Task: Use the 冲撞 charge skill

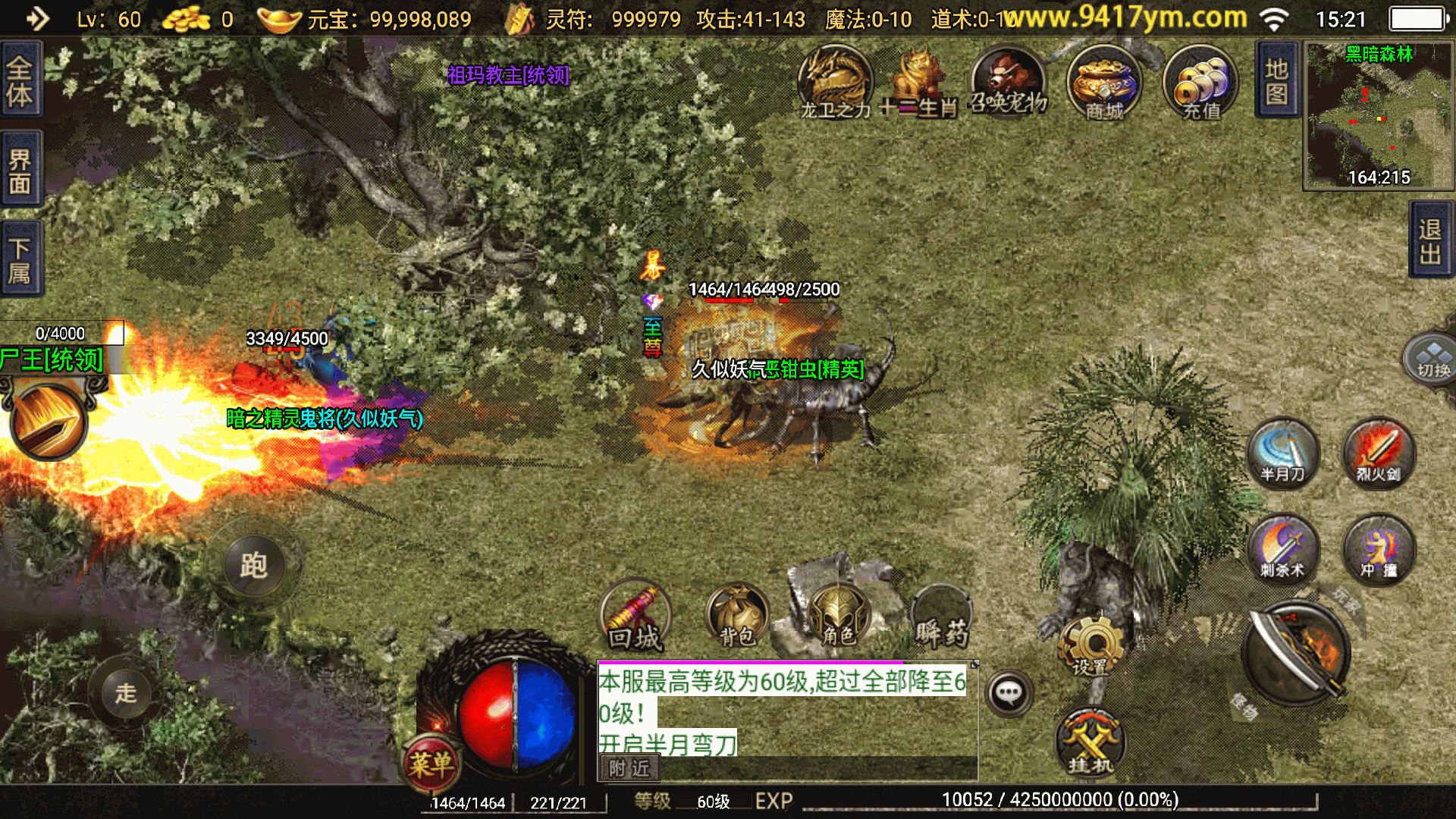Action: coord(1379,549)
